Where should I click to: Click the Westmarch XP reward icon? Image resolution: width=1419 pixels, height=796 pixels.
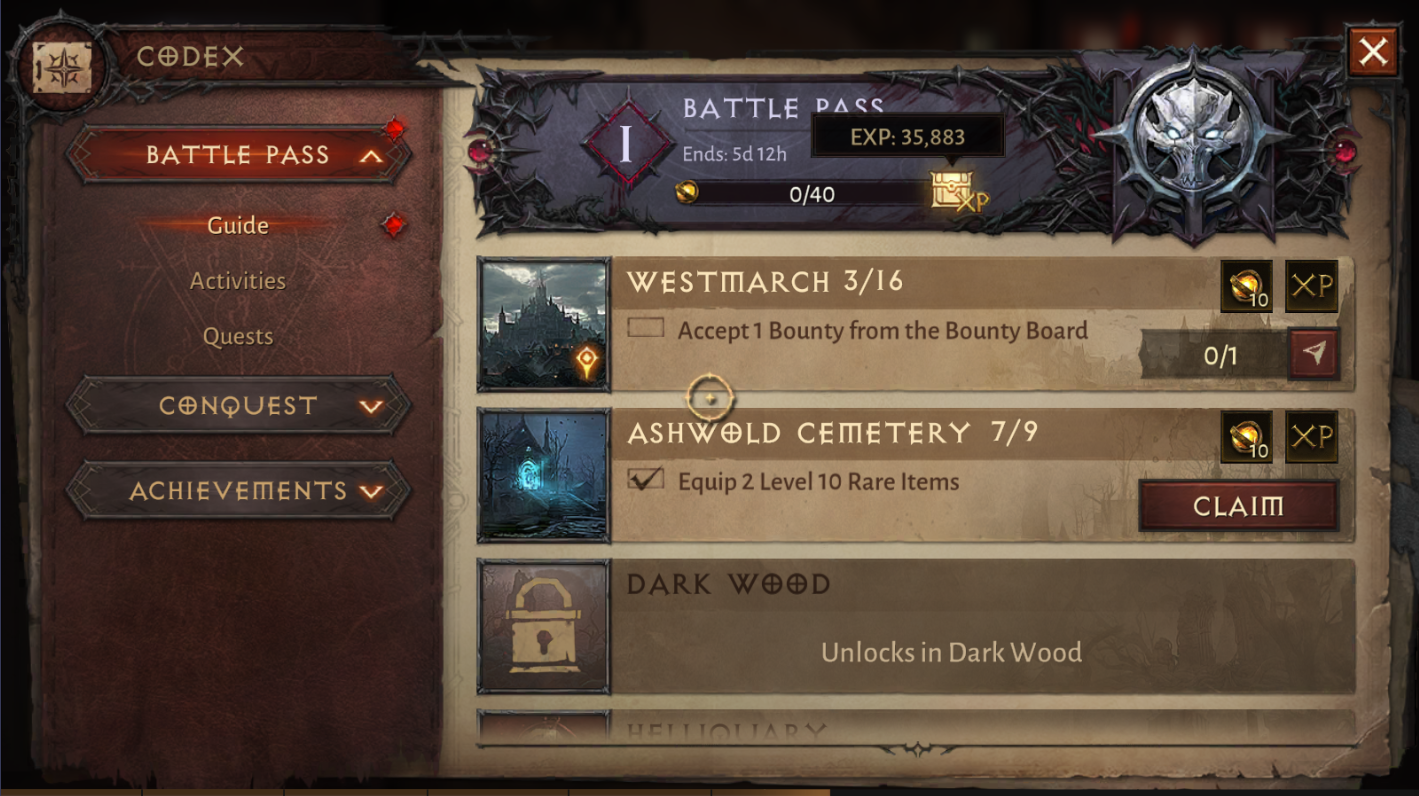click(1311, 286)
